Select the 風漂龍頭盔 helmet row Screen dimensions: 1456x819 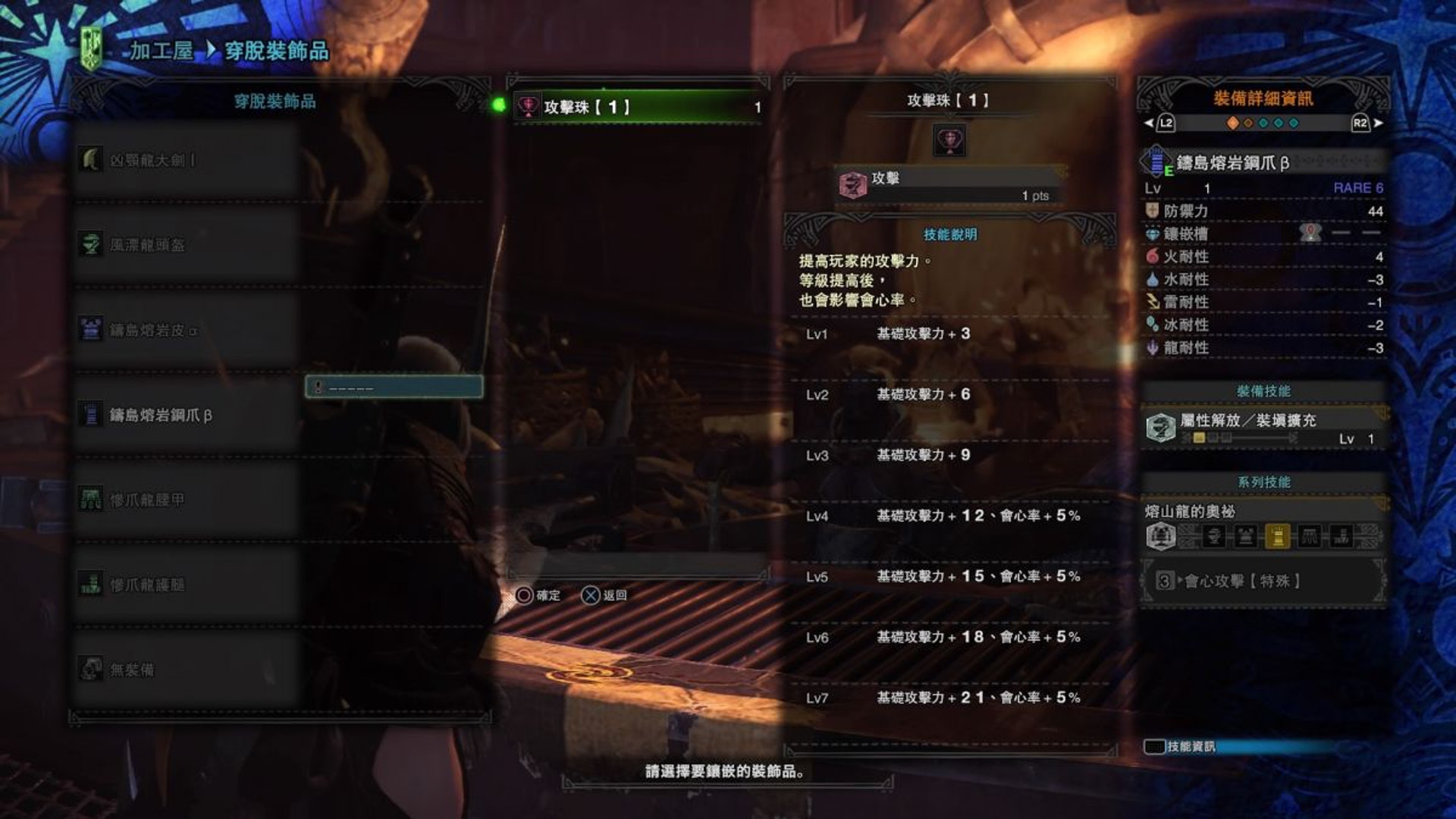point(186,245)
